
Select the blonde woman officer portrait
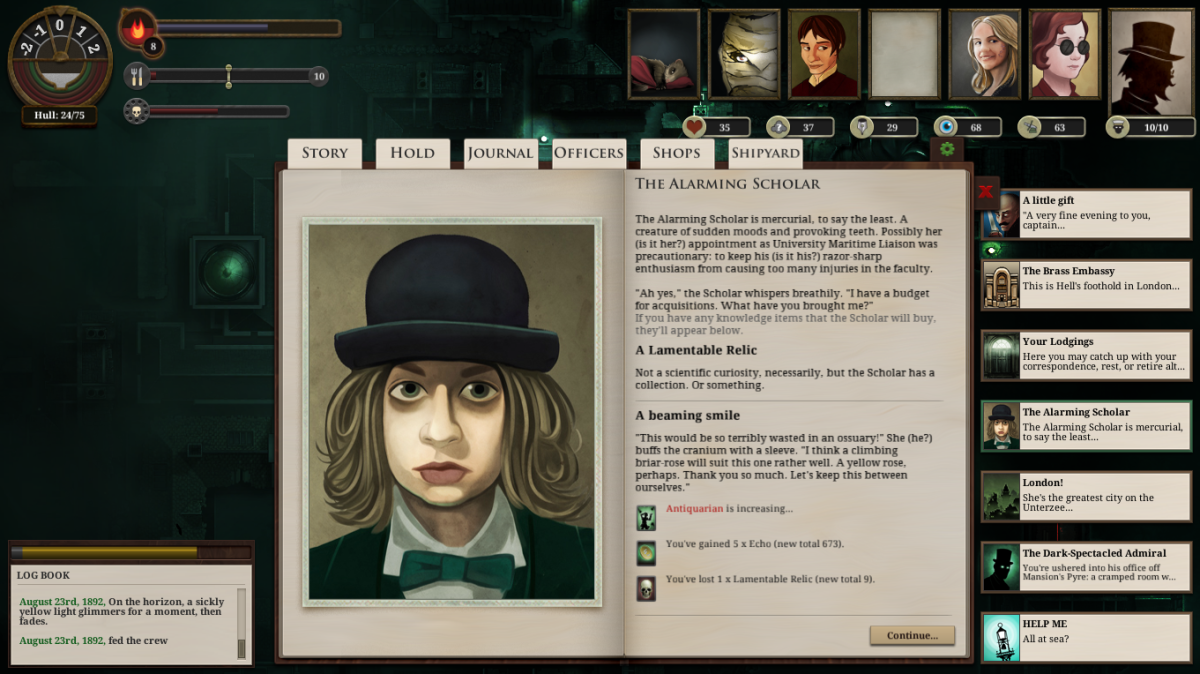(x=984, y=54)
